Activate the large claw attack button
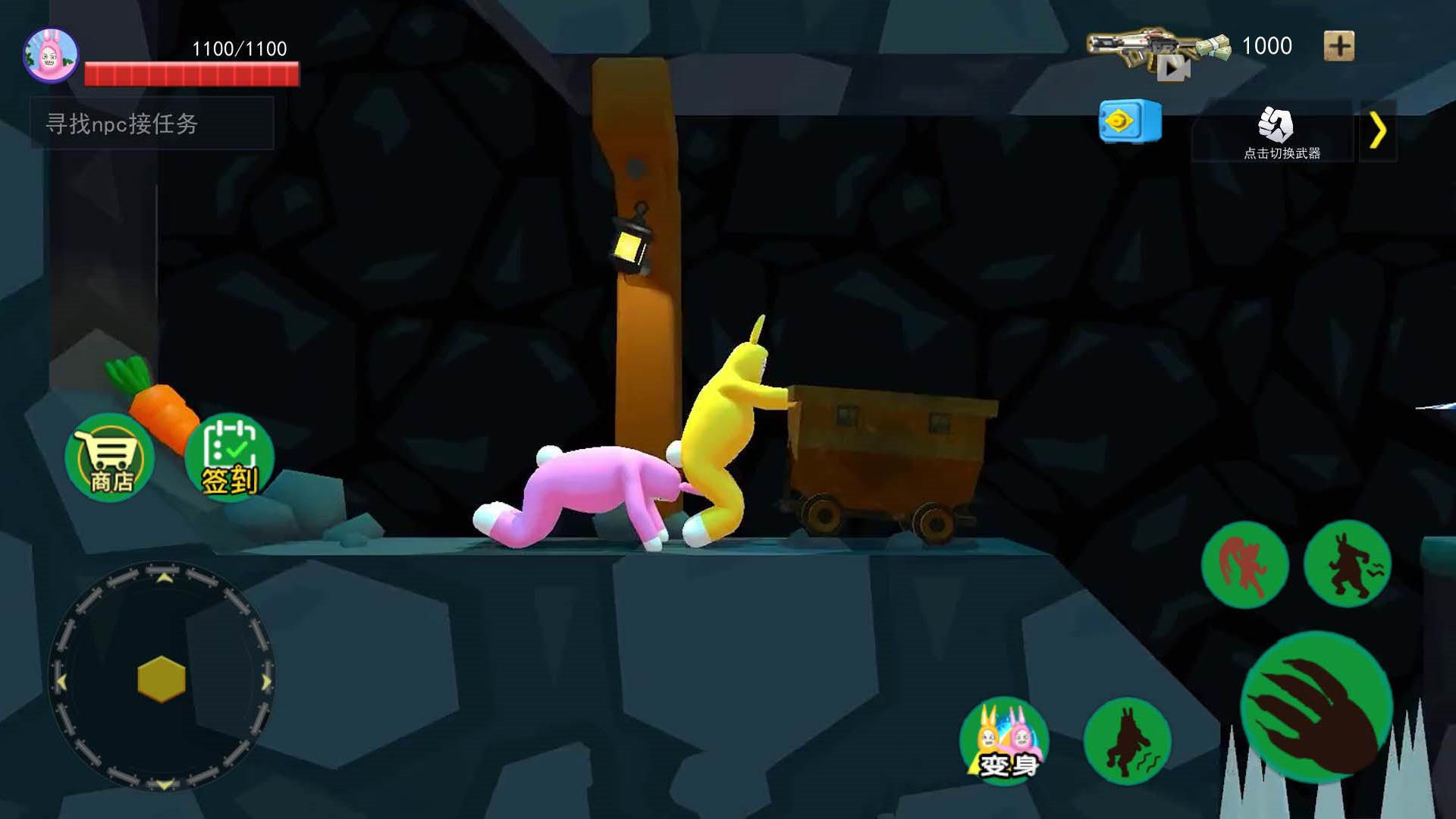The width and height of the screenshot is (1456, 819). pos(1316,707)
